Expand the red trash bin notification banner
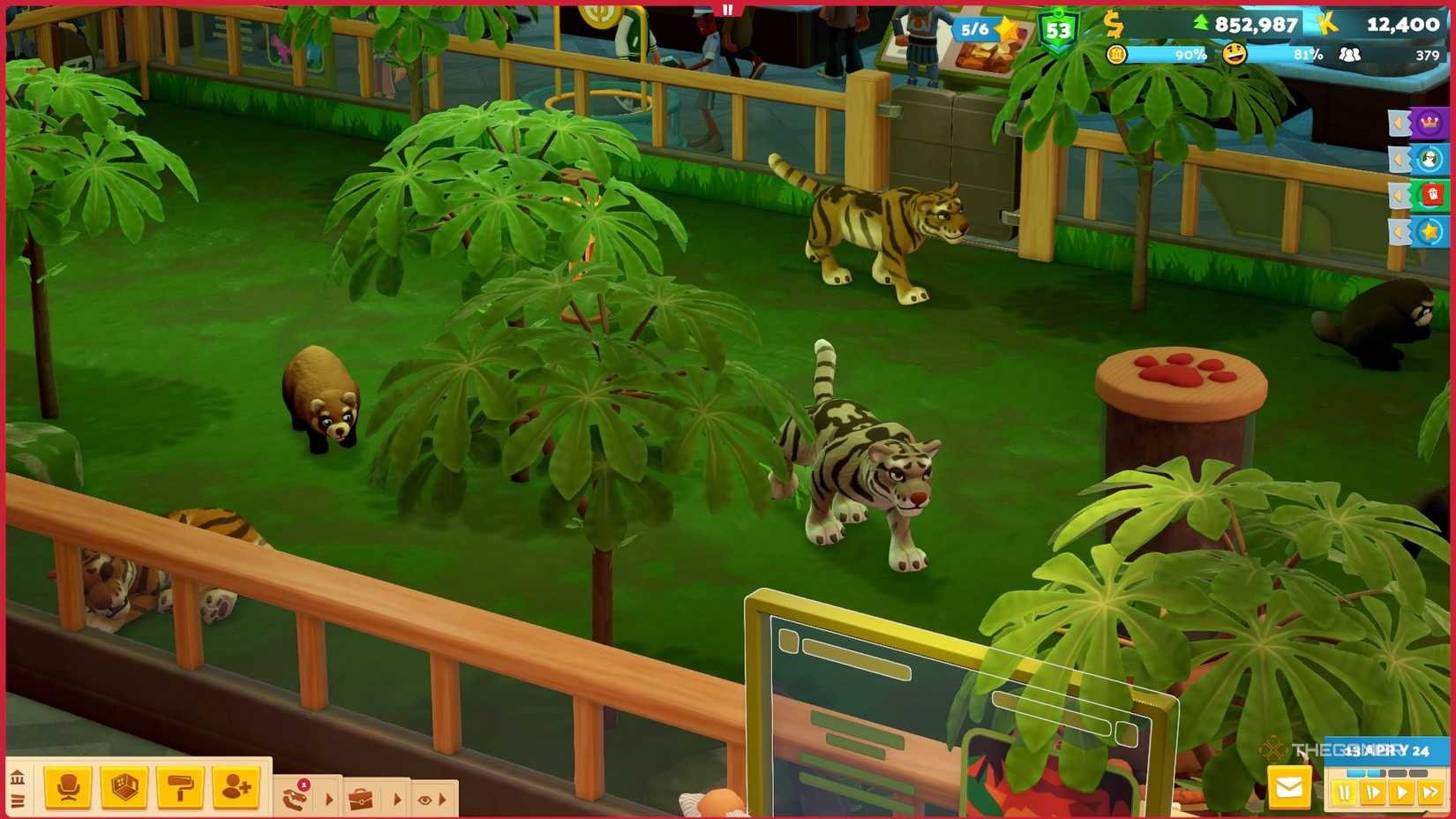 pos(1398,196)
